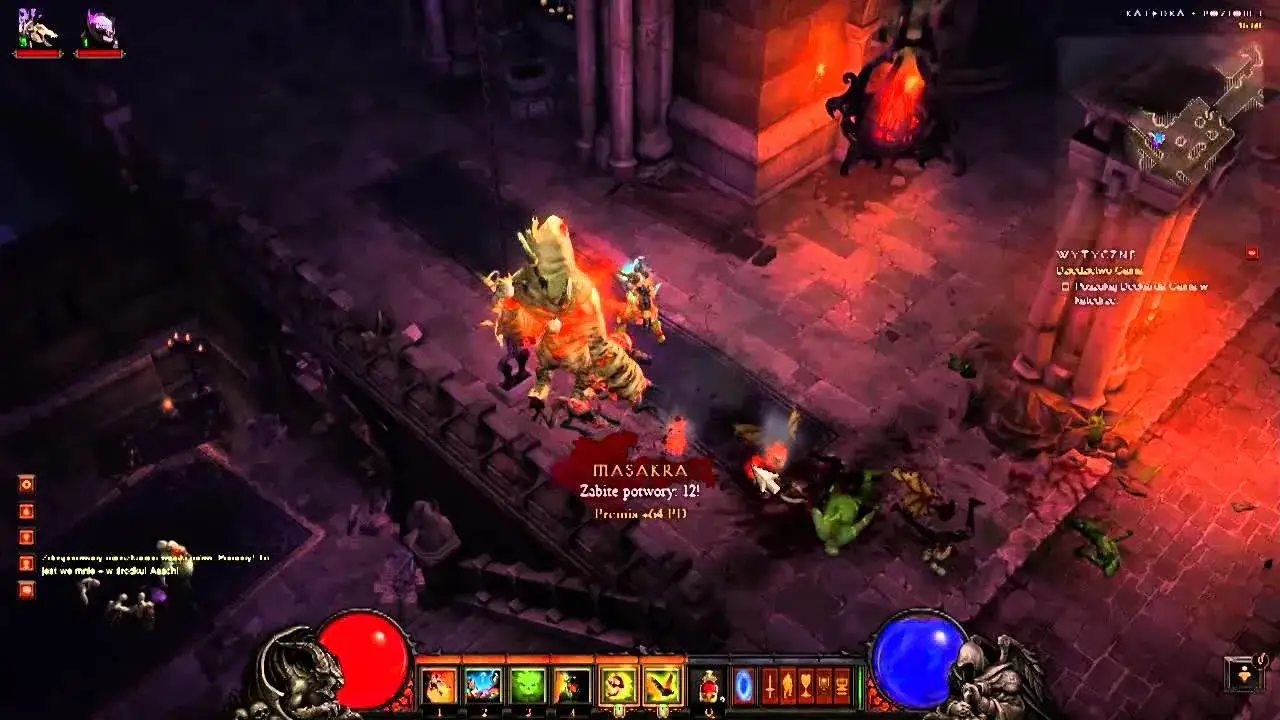Select the first skill on the action bar

pos(439,687)
